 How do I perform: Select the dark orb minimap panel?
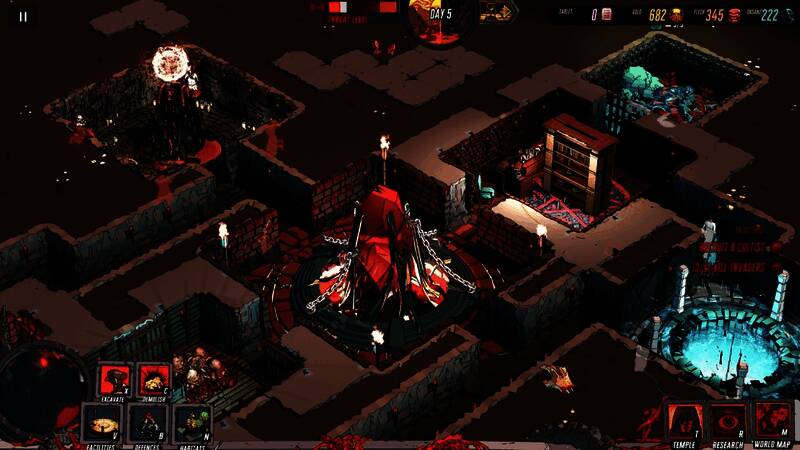pyautogui.click(x=40, y=385)
